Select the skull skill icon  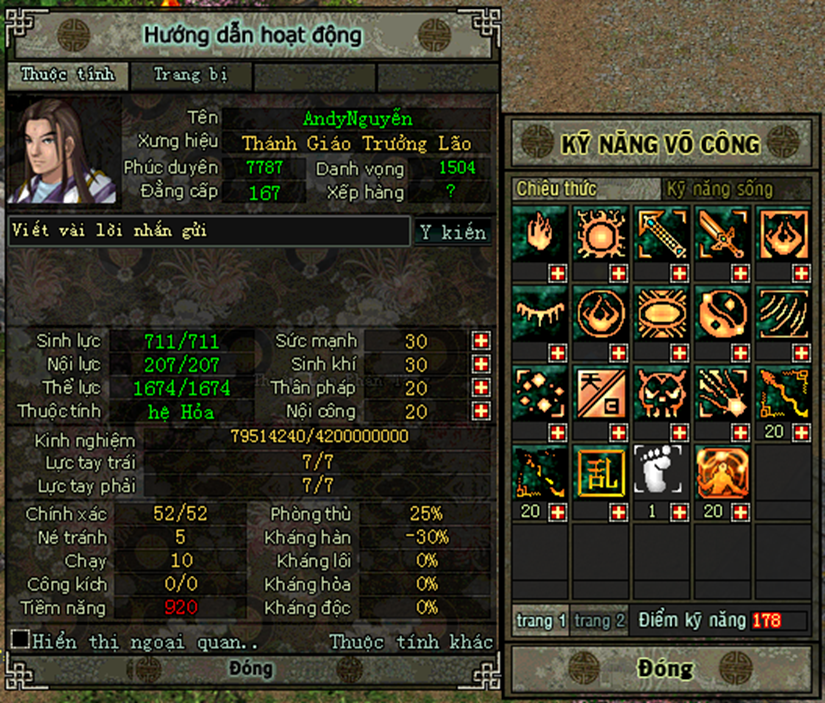coord(663,392)
